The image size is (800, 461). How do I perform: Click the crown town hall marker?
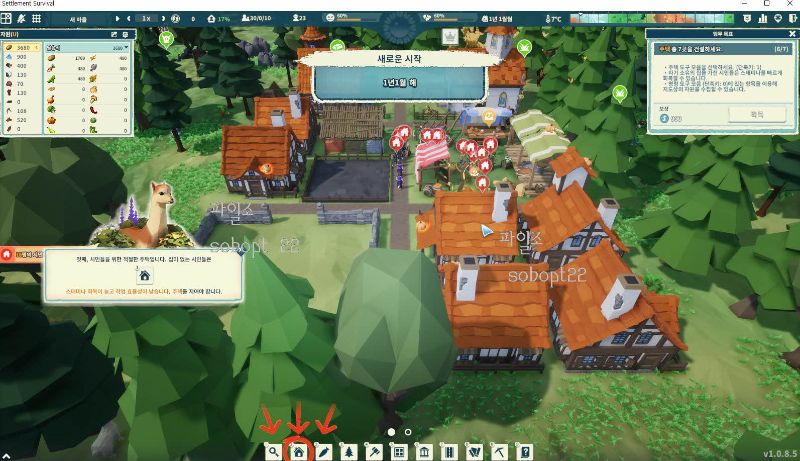pyautogui.click(x=449, y=38)
